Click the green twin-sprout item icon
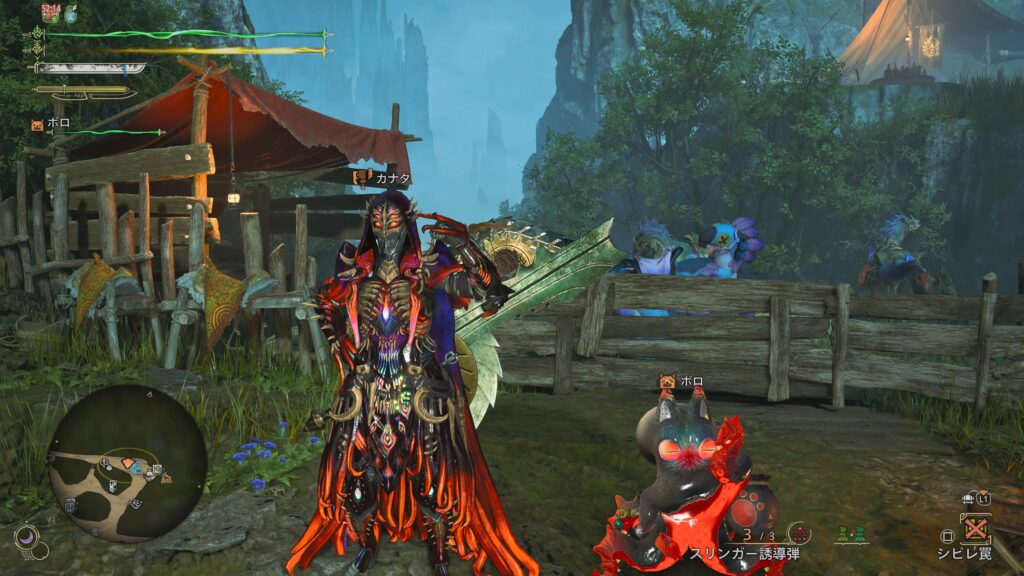 click(x=850, y=535)
